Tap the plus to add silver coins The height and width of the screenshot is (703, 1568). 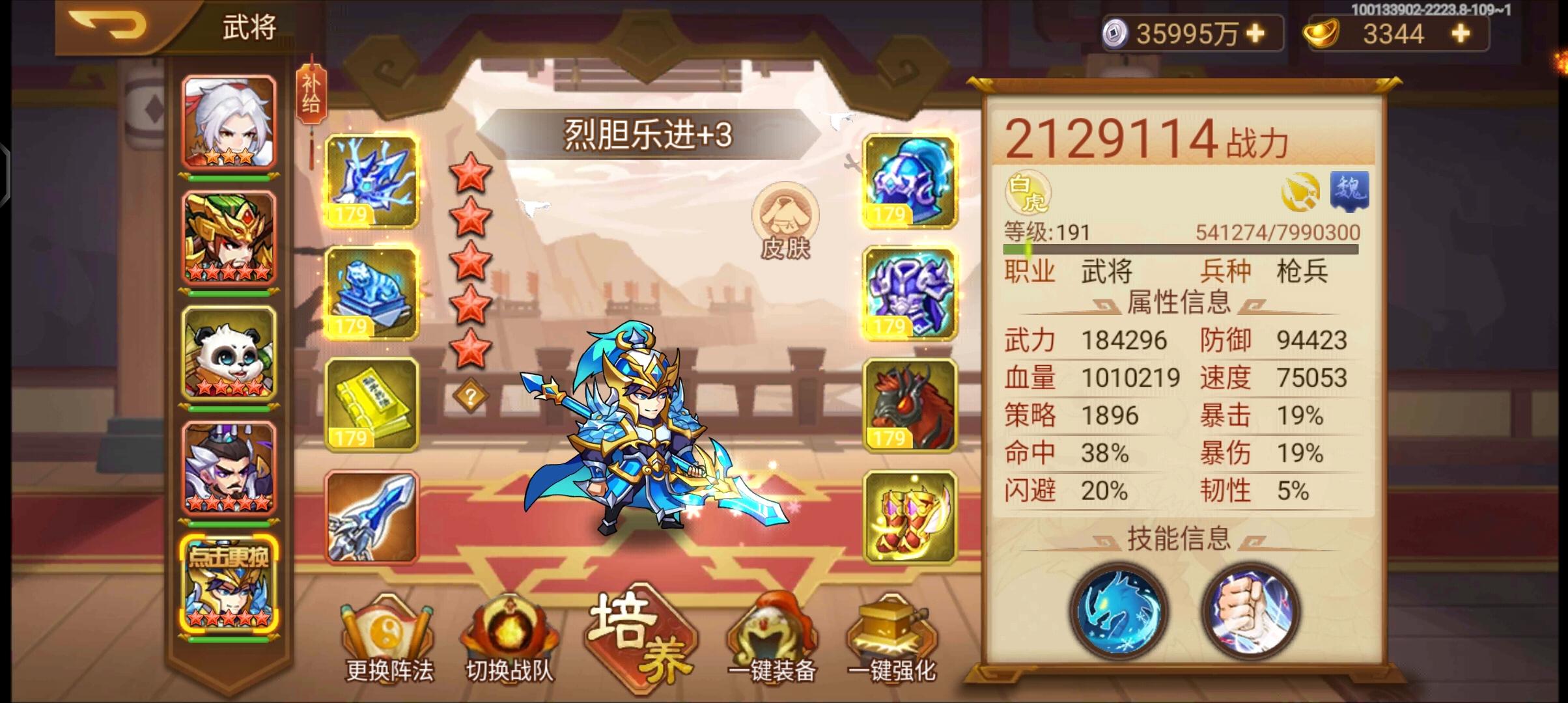[1253, 33]
